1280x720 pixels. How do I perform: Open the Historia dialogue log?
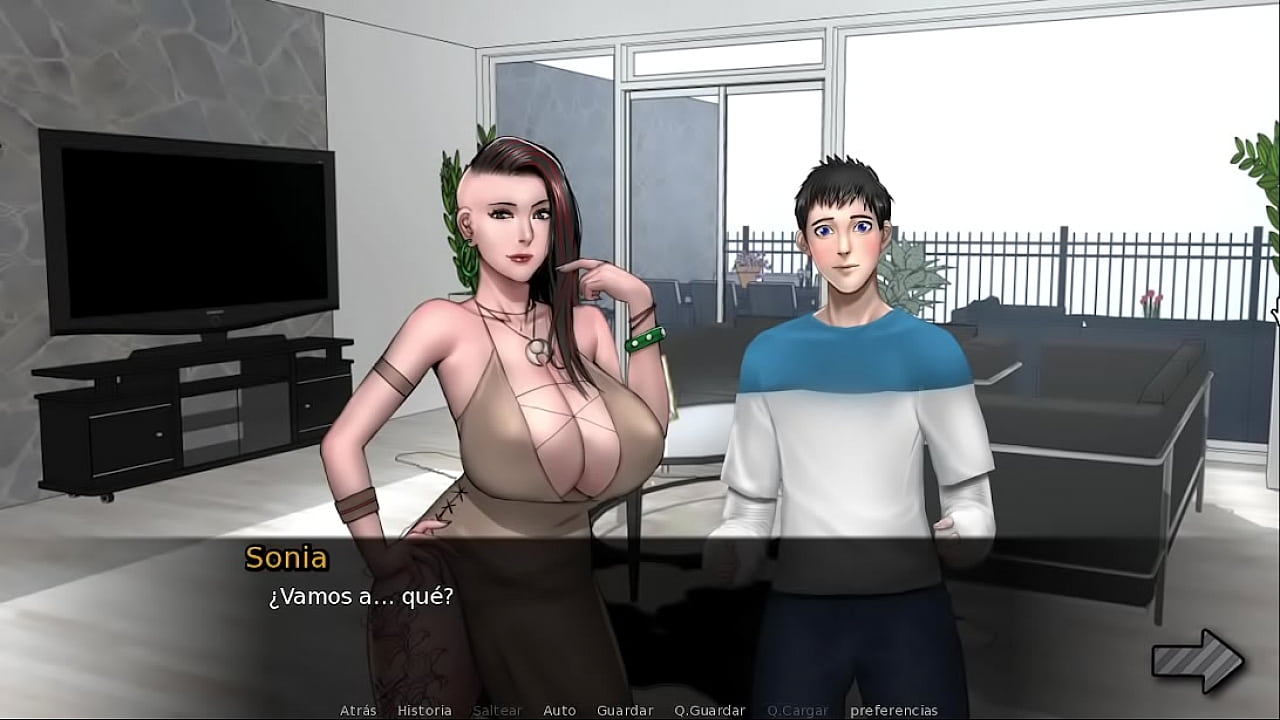[424, 710]
